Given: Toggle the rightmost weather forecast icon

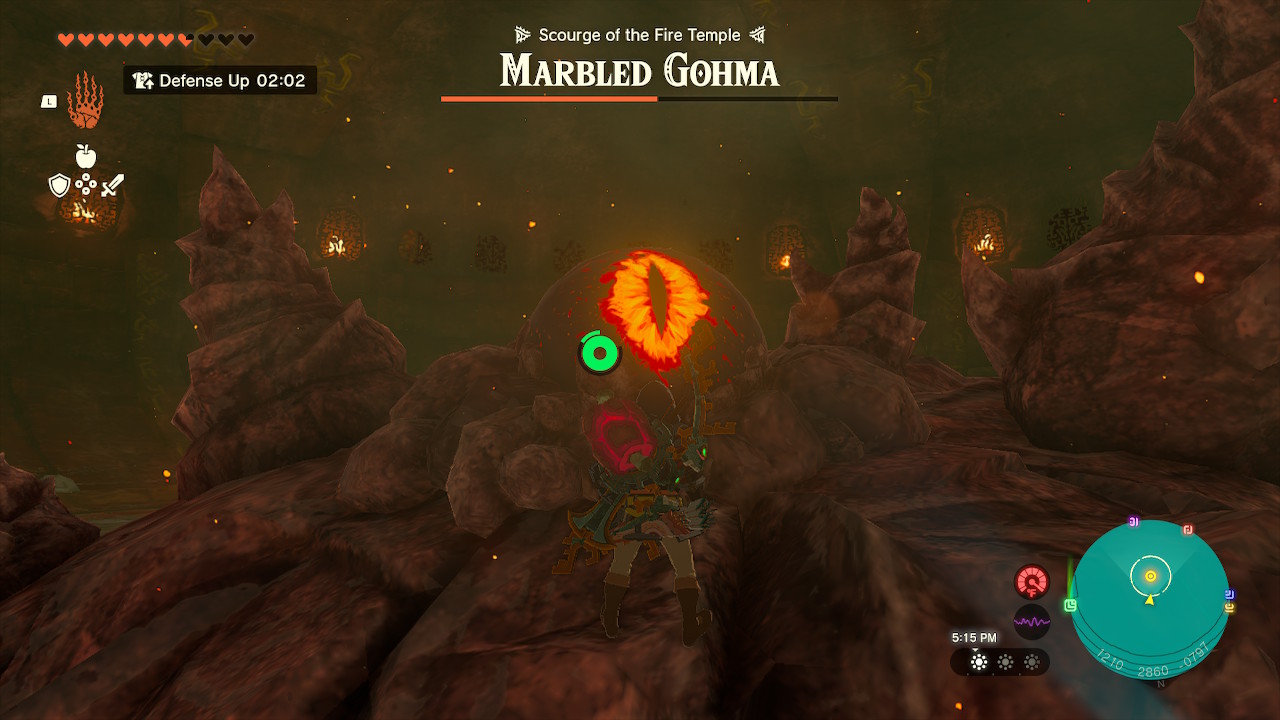Looking at the screenshot, I should click(1029, 661).
